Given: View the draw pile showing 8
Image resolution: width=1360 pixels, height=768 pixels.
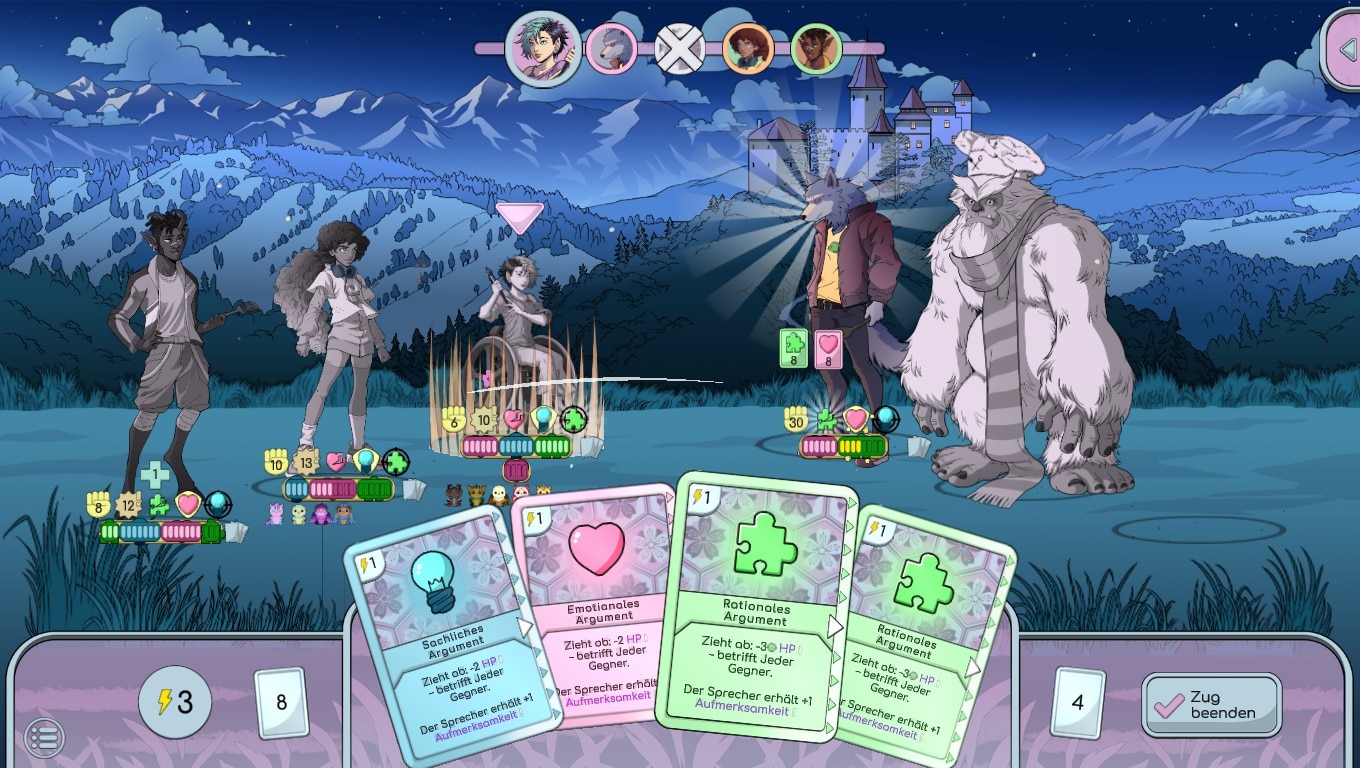Looking at the screenshot, I should (280, 702).
